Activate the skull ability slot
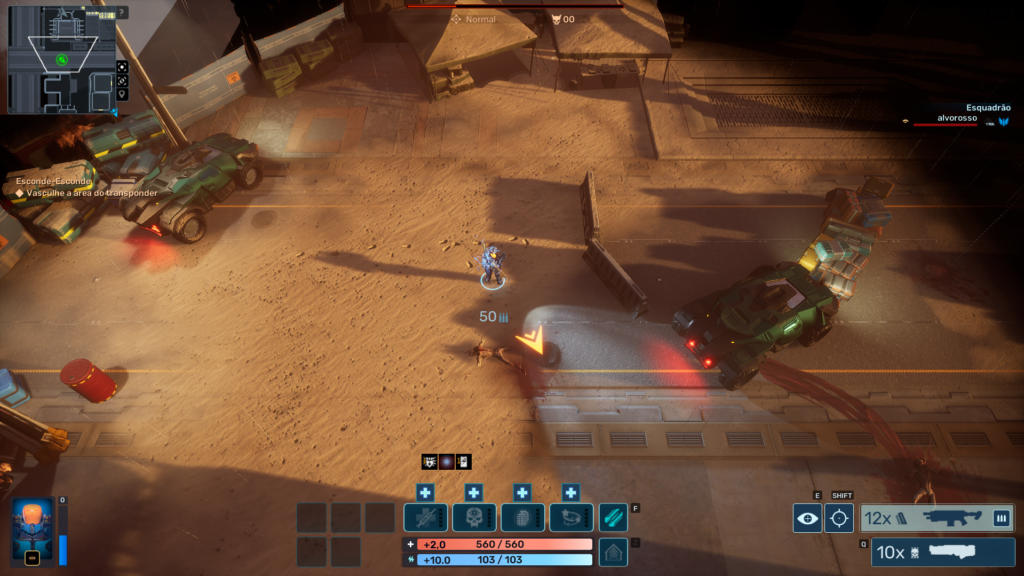 [x=474, y=517]
